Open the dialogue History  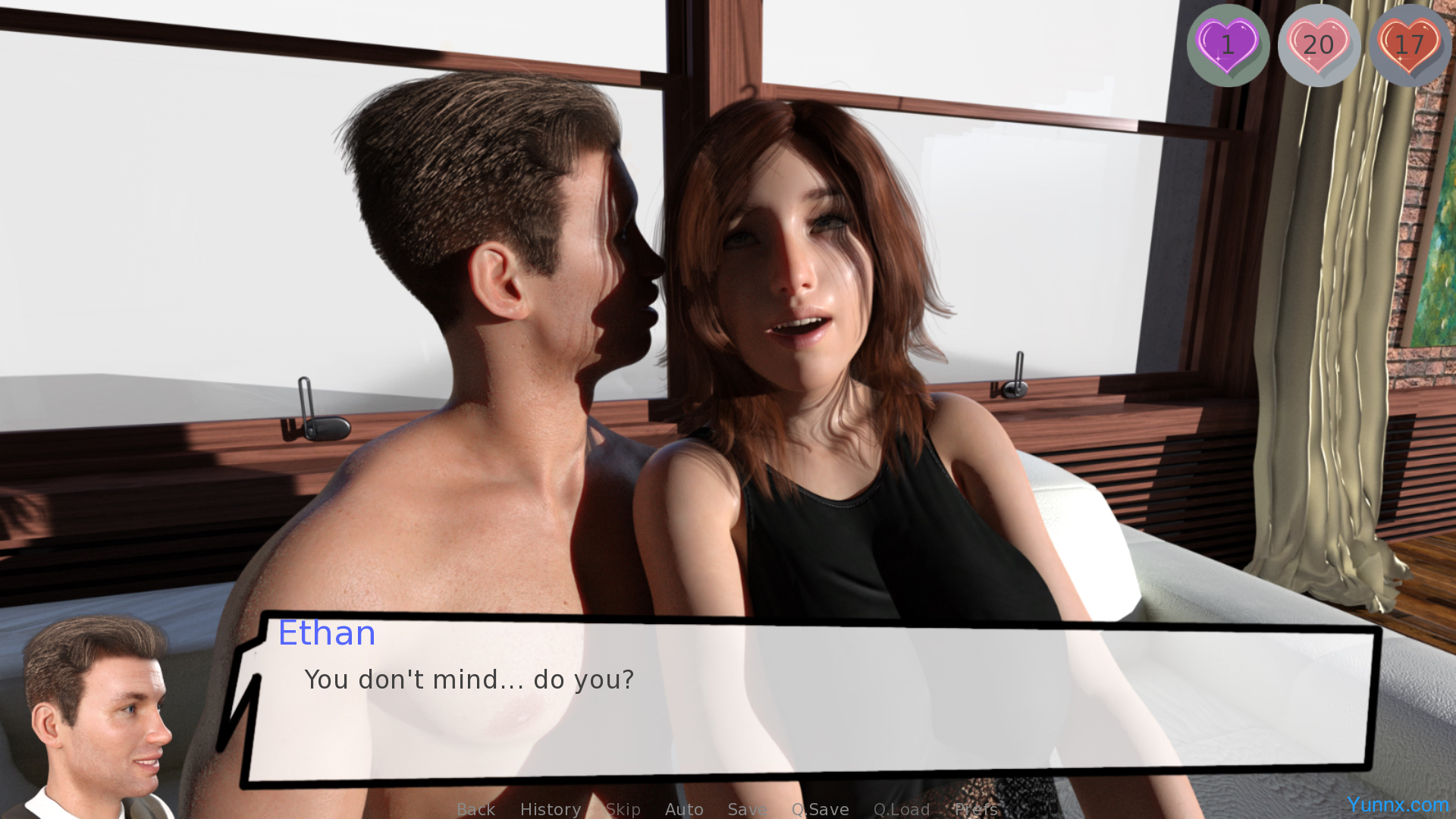pyautogui.click(x=550, y=809)
